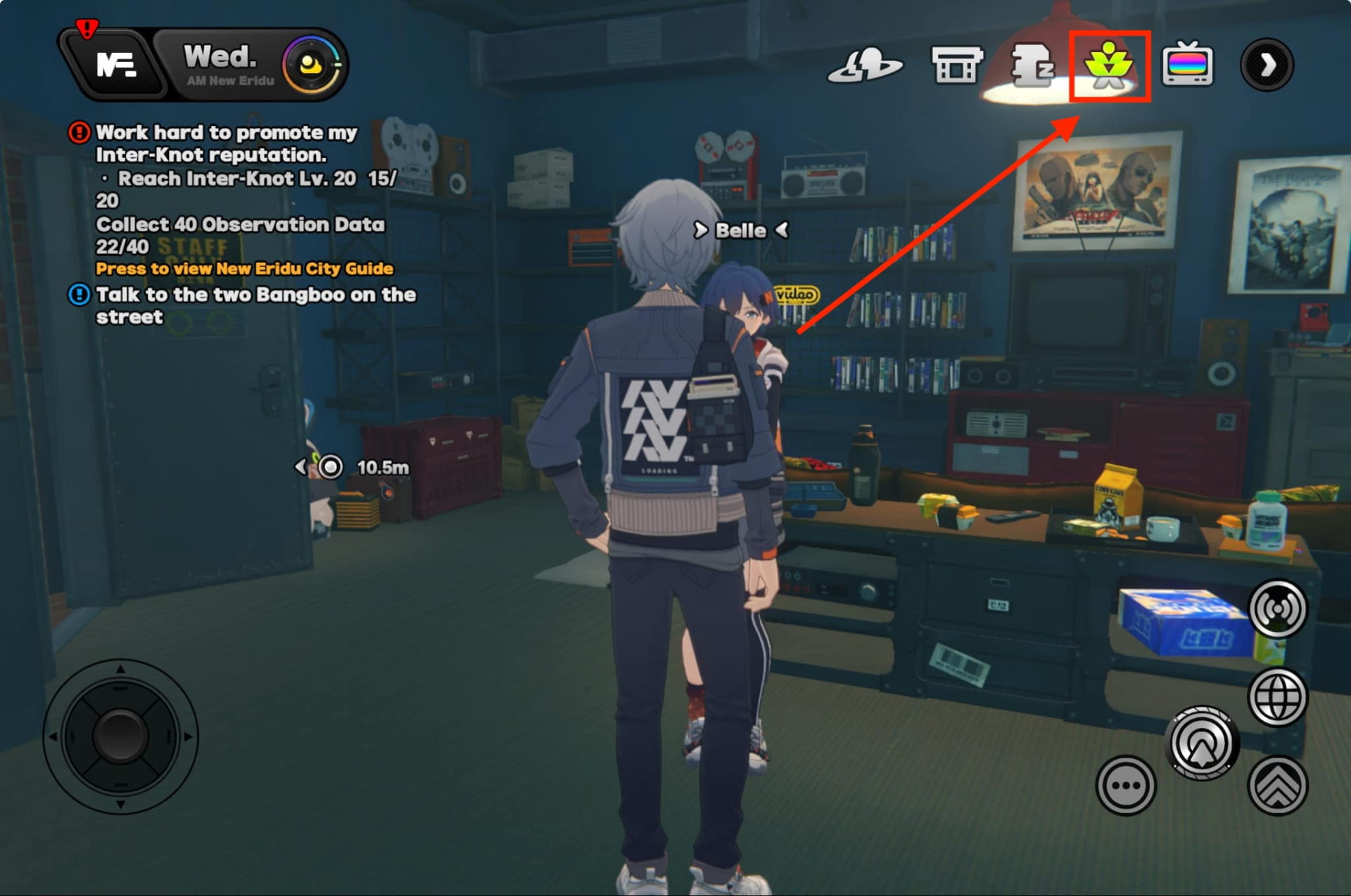Expand the top-right arrow menu button
The width and height of the screenshot is (1351, 896).
click(x=1267, y=65)
